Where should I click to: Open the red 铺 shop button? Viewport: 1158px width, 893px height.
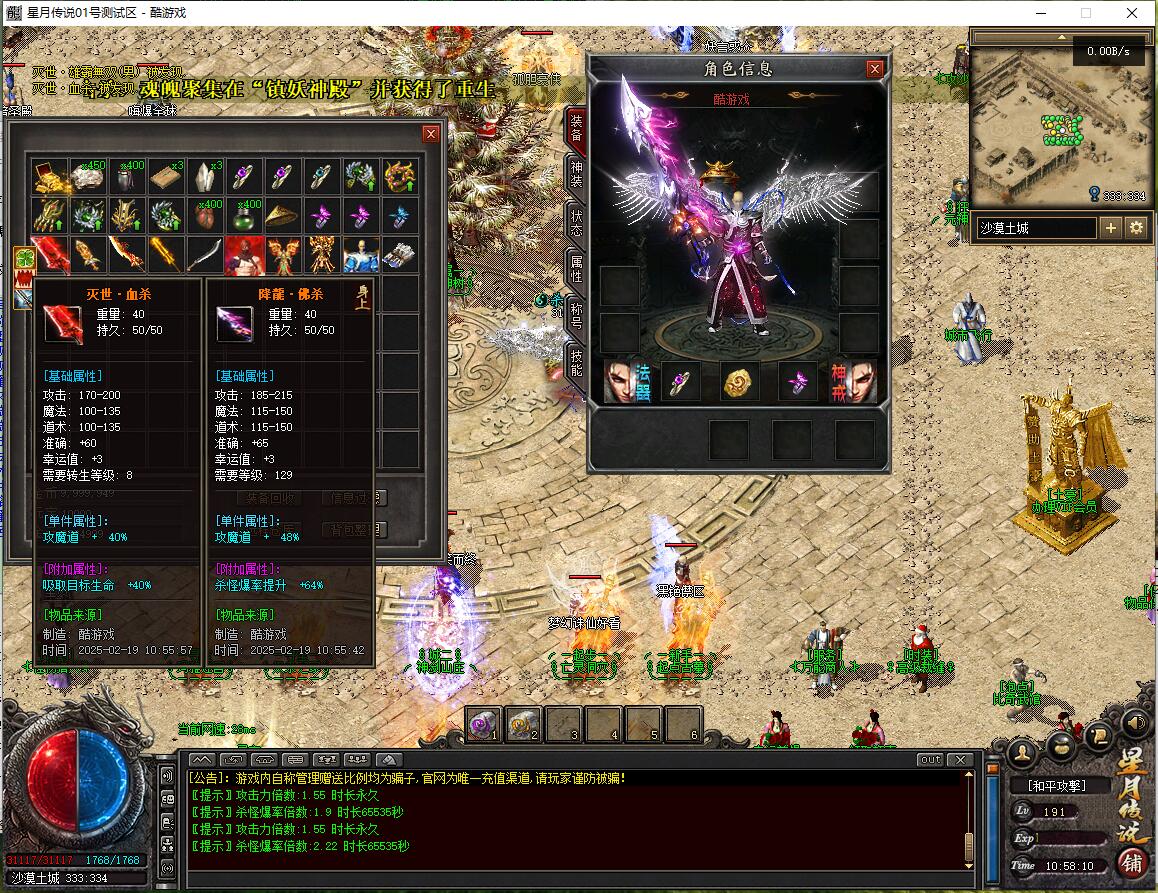tap(1132, 862)
